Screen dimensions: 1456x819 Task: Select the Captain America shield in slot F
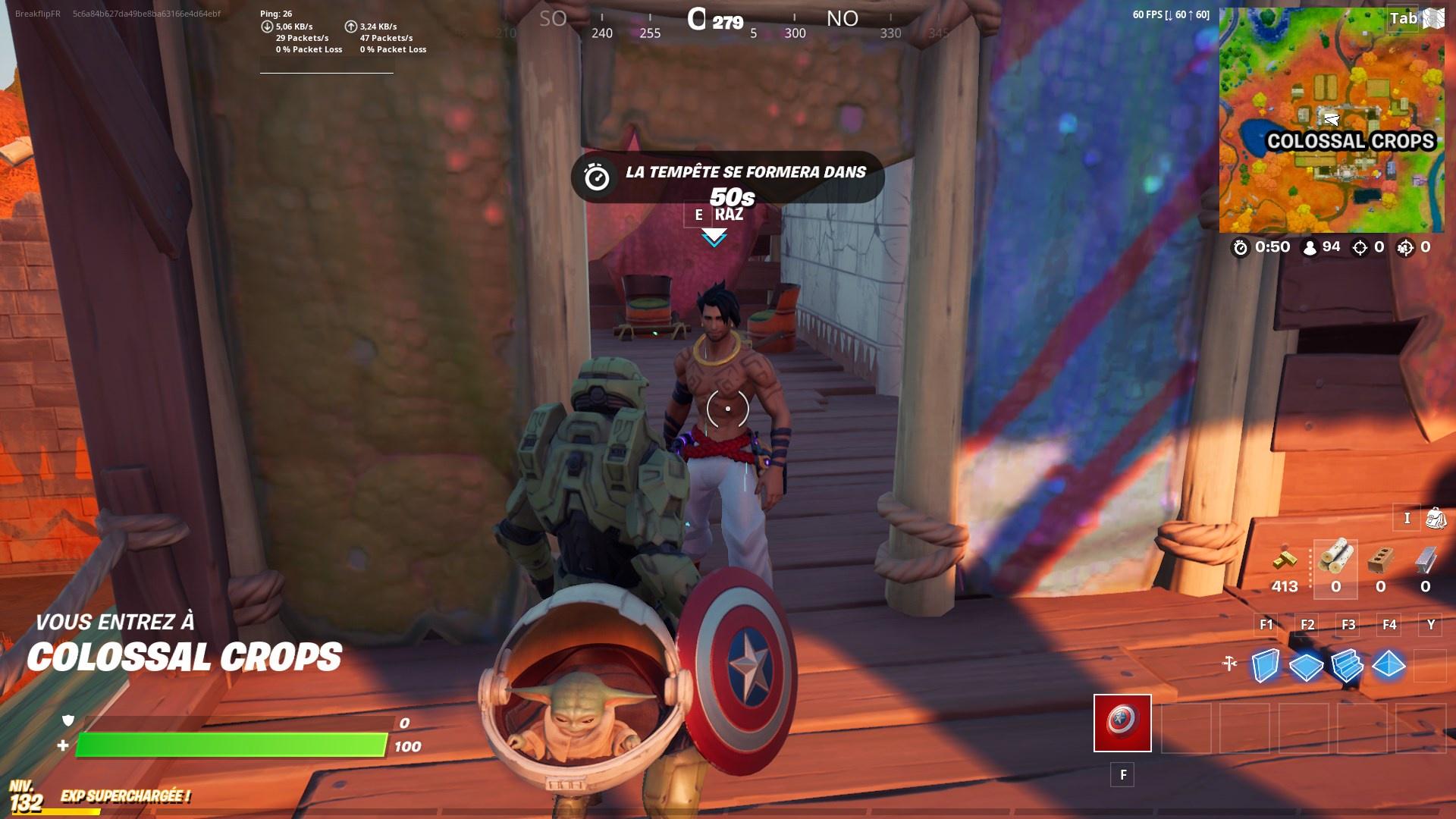1122,724
